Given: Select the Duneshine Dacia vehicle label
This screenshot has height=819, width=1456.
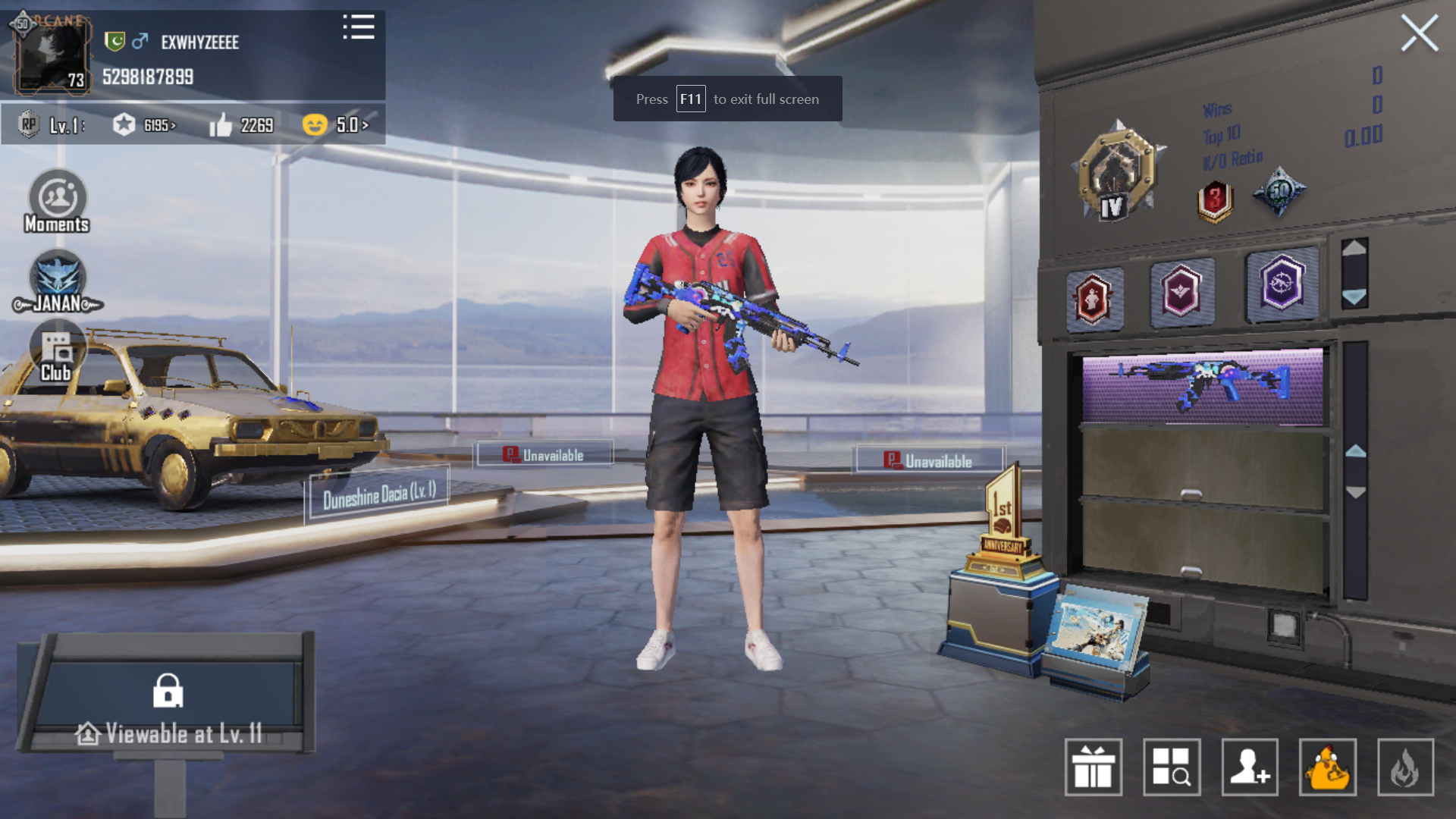Looking at the screenshot, I should (x=379, y=495).
